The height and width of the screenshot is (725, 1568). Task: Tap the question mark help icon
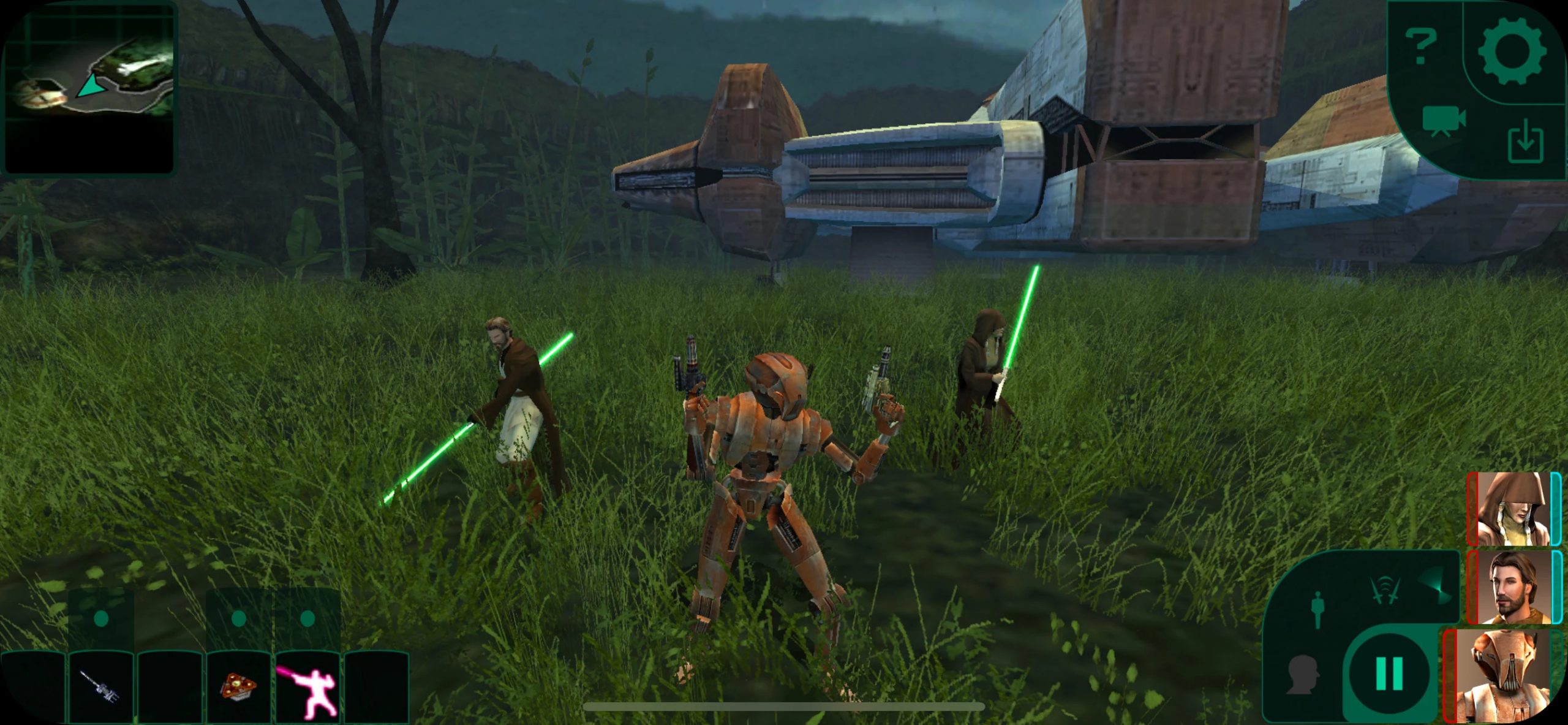click(1420, 46)
